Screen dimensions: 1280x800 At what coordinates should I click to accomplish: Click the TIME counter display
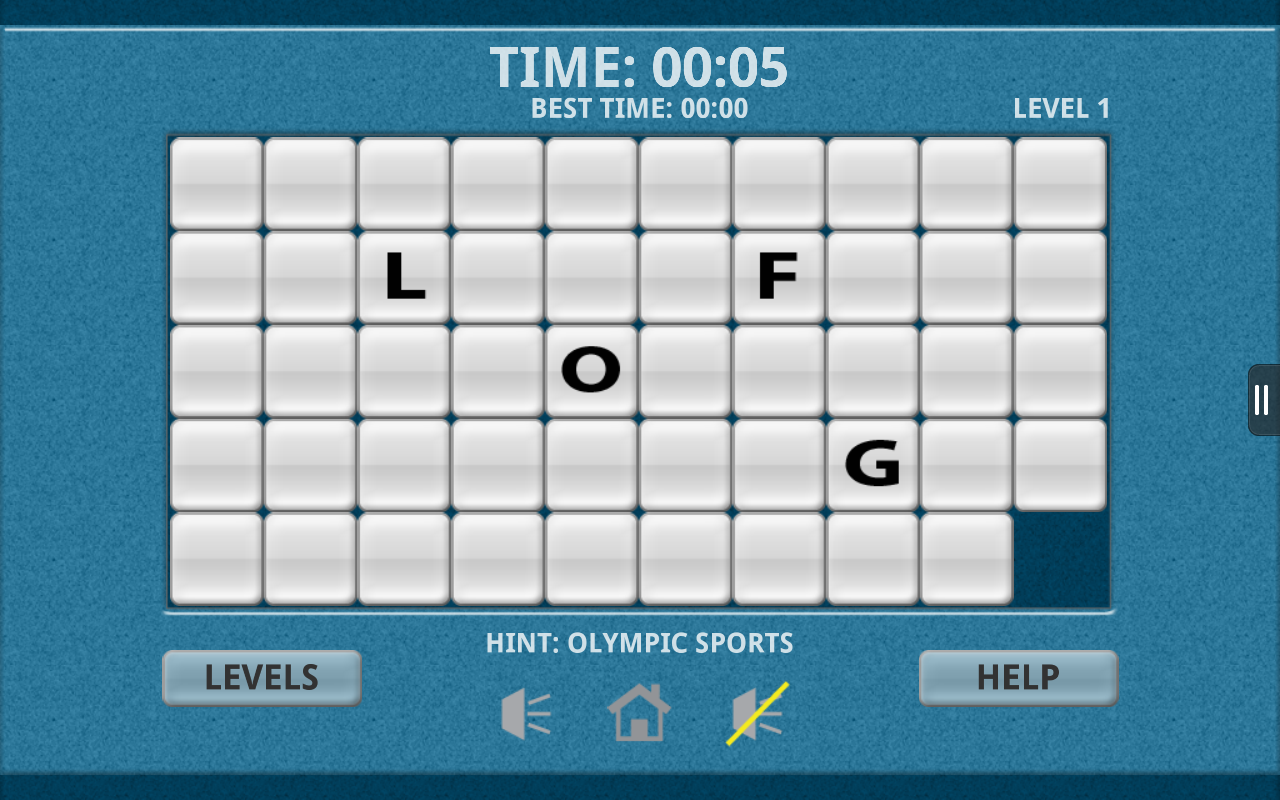point(640,66)
